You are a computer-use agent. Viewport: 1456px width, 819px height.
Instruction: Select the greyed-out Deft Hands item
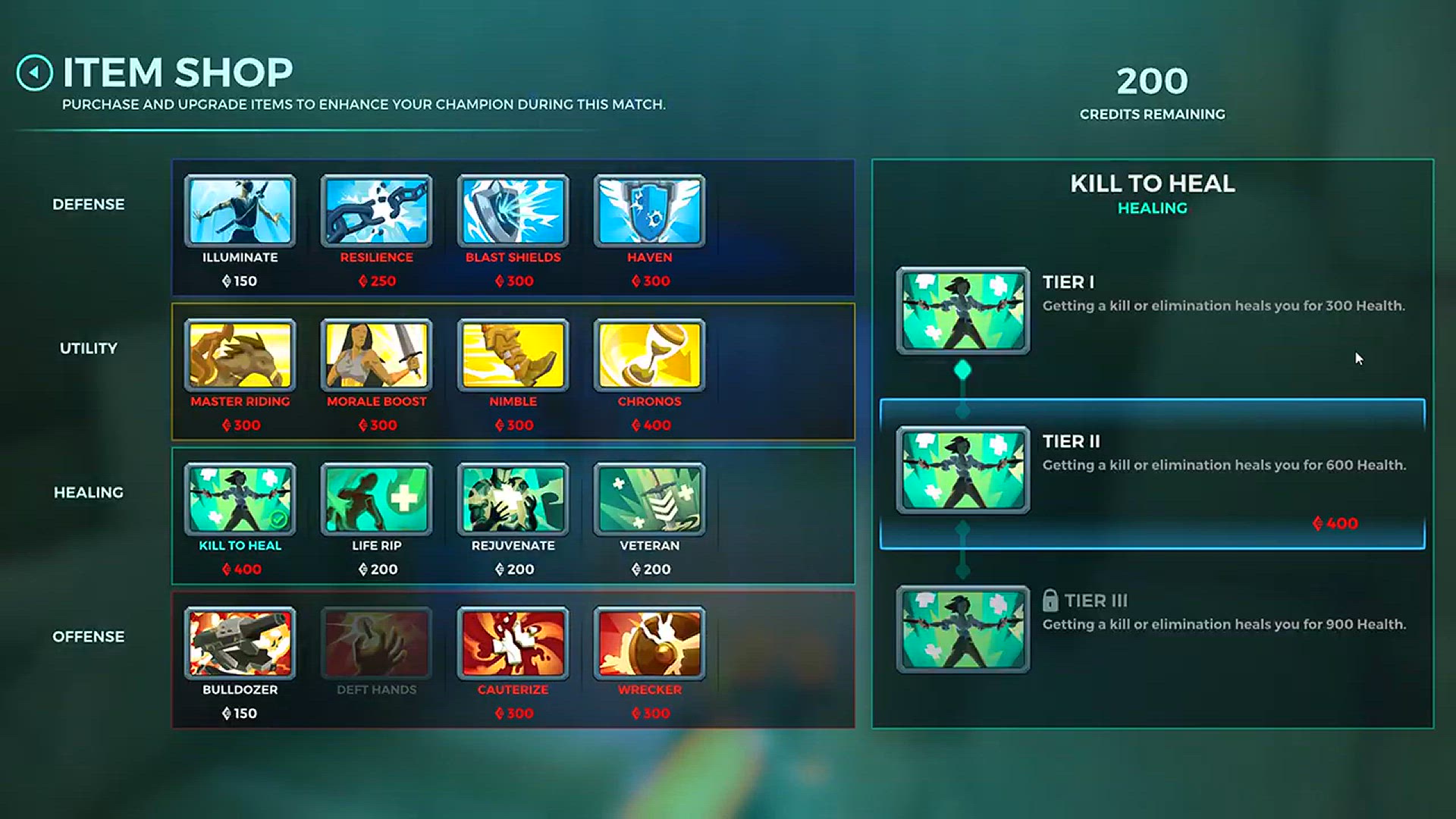(376, 644)
